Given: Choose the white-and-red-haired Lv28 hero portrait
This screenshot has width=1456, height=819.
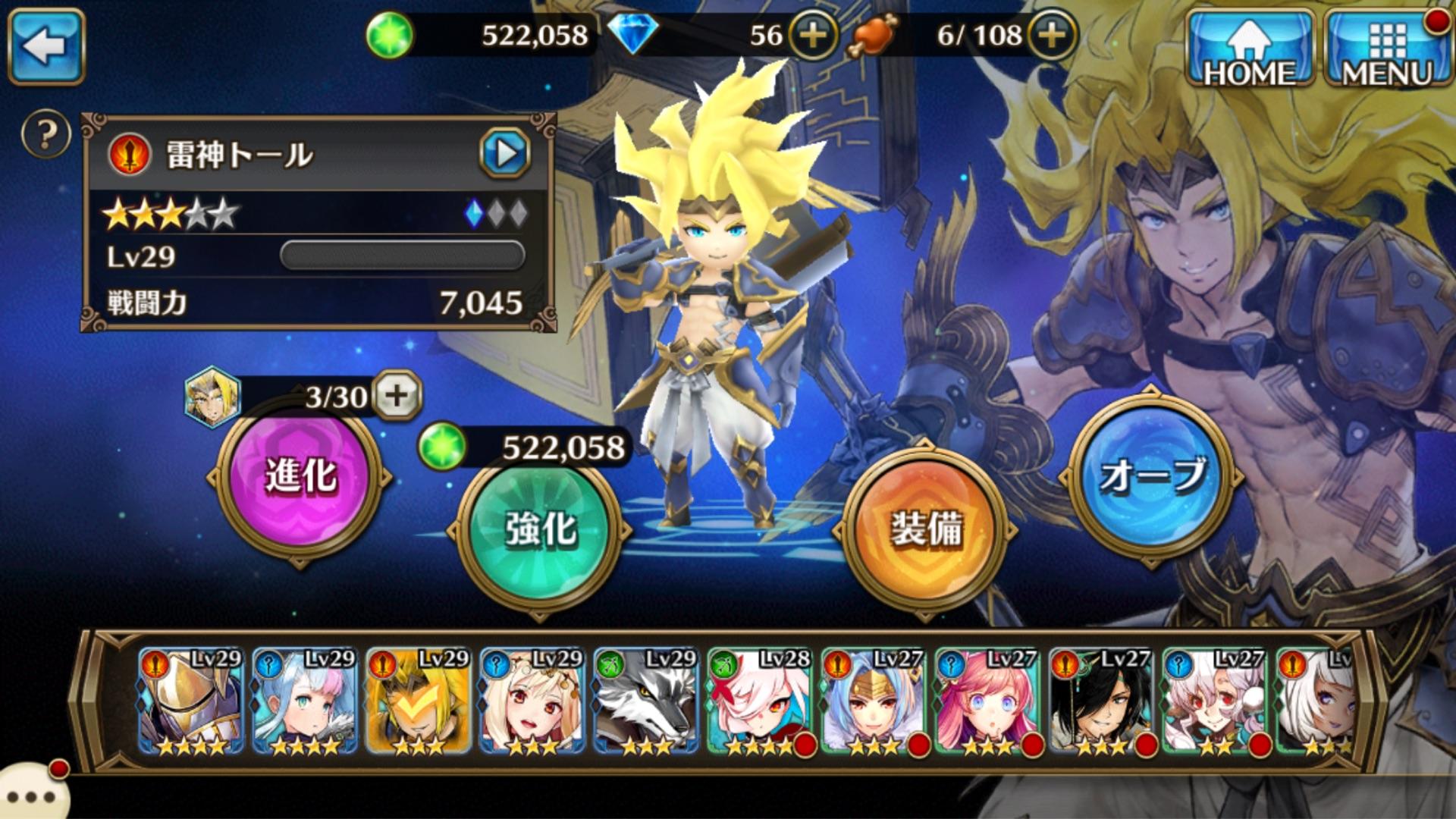Looking at the screenshot, I should [760, 701].
